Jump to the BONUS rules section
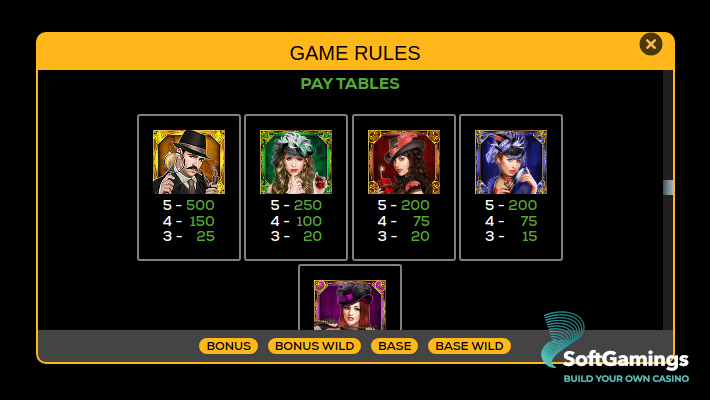Screen dimensions: 710x400 [x=228, y=346]
